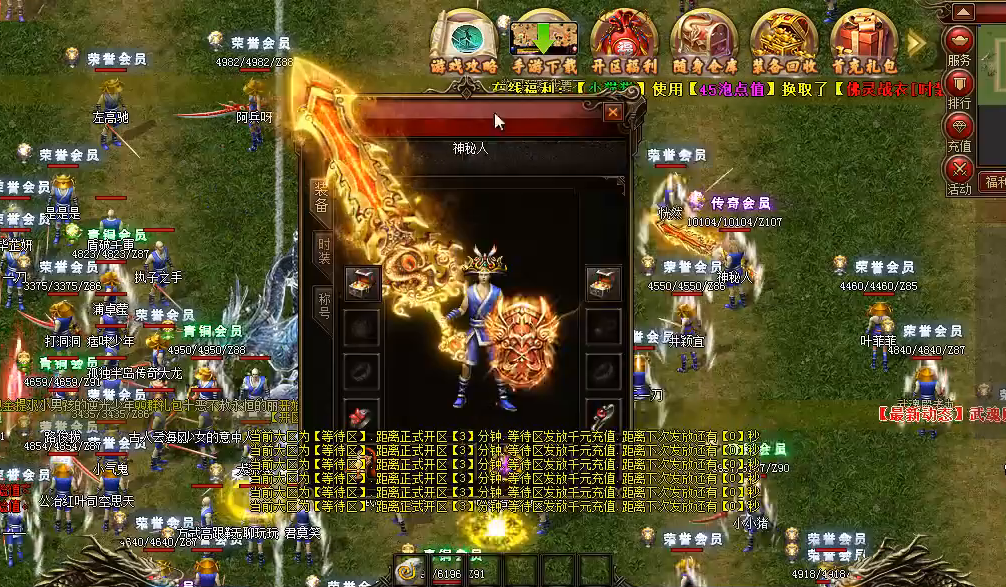Viewport: 1006px width, 587px height.
Task: Open the 称号 tab
Action: coord(323,302)
